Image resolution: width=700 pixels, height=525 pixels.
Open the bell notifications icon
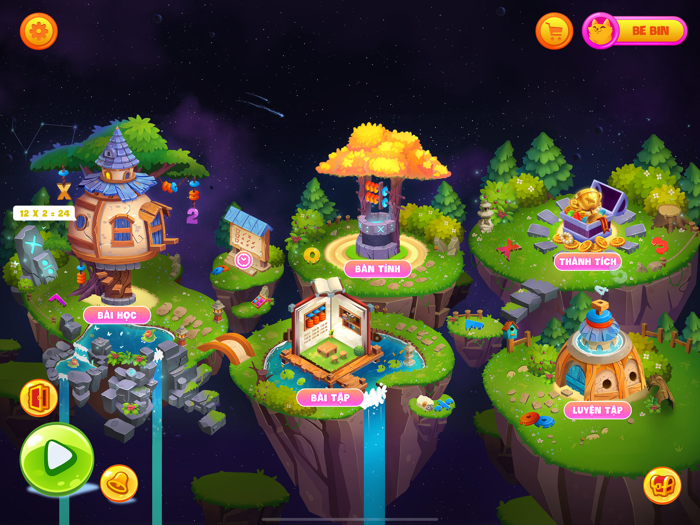pos(119,483)
